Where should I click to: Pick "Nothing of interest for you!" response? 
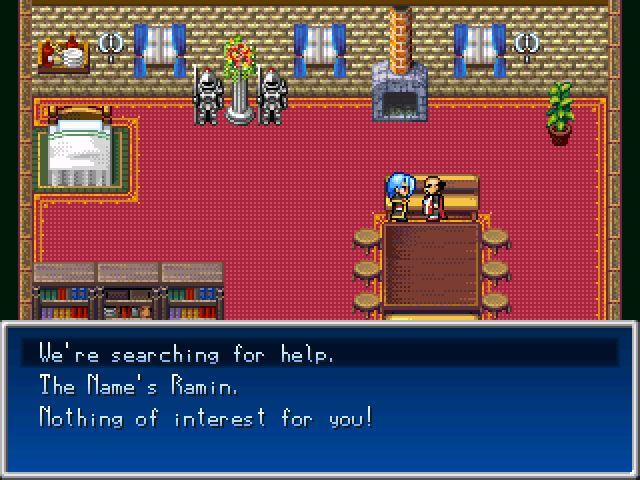(x=205, y=417)
